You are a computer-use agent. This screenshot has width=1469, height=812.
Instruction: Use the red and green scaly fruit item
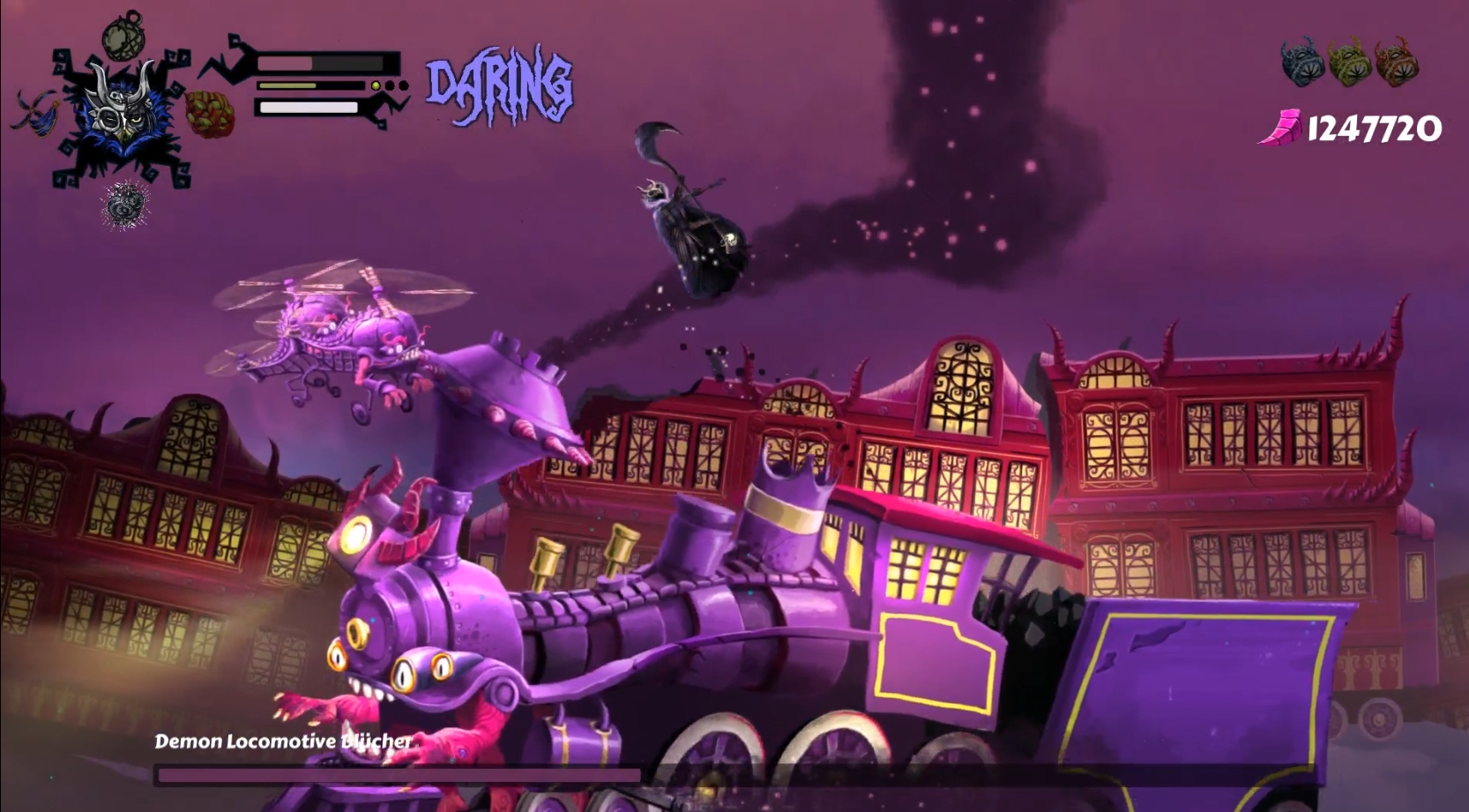[x=210, y=114]
